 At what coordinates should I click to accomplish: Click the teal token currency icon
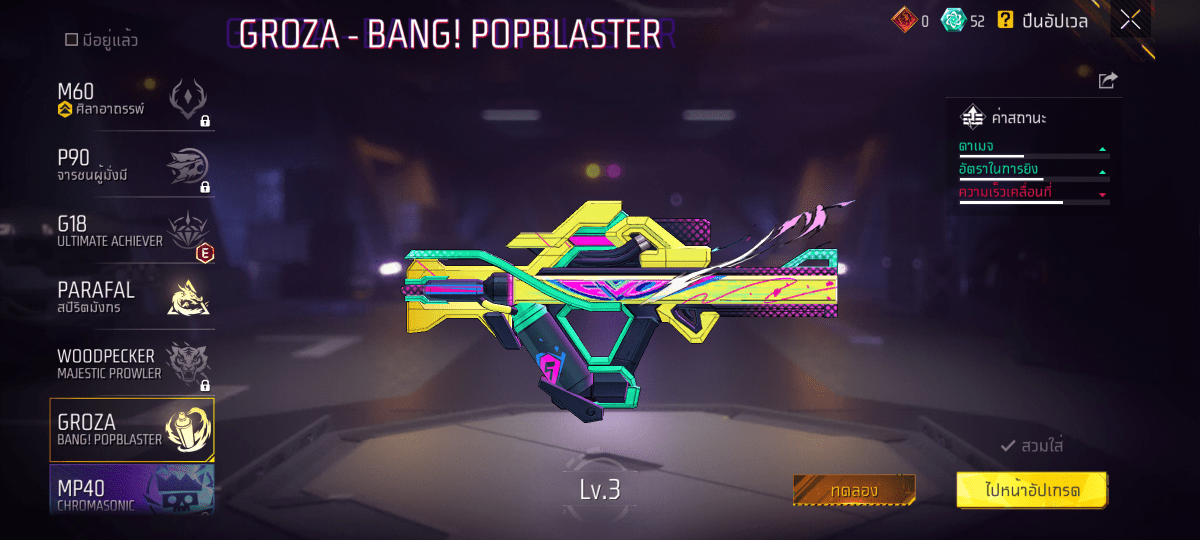953,20
